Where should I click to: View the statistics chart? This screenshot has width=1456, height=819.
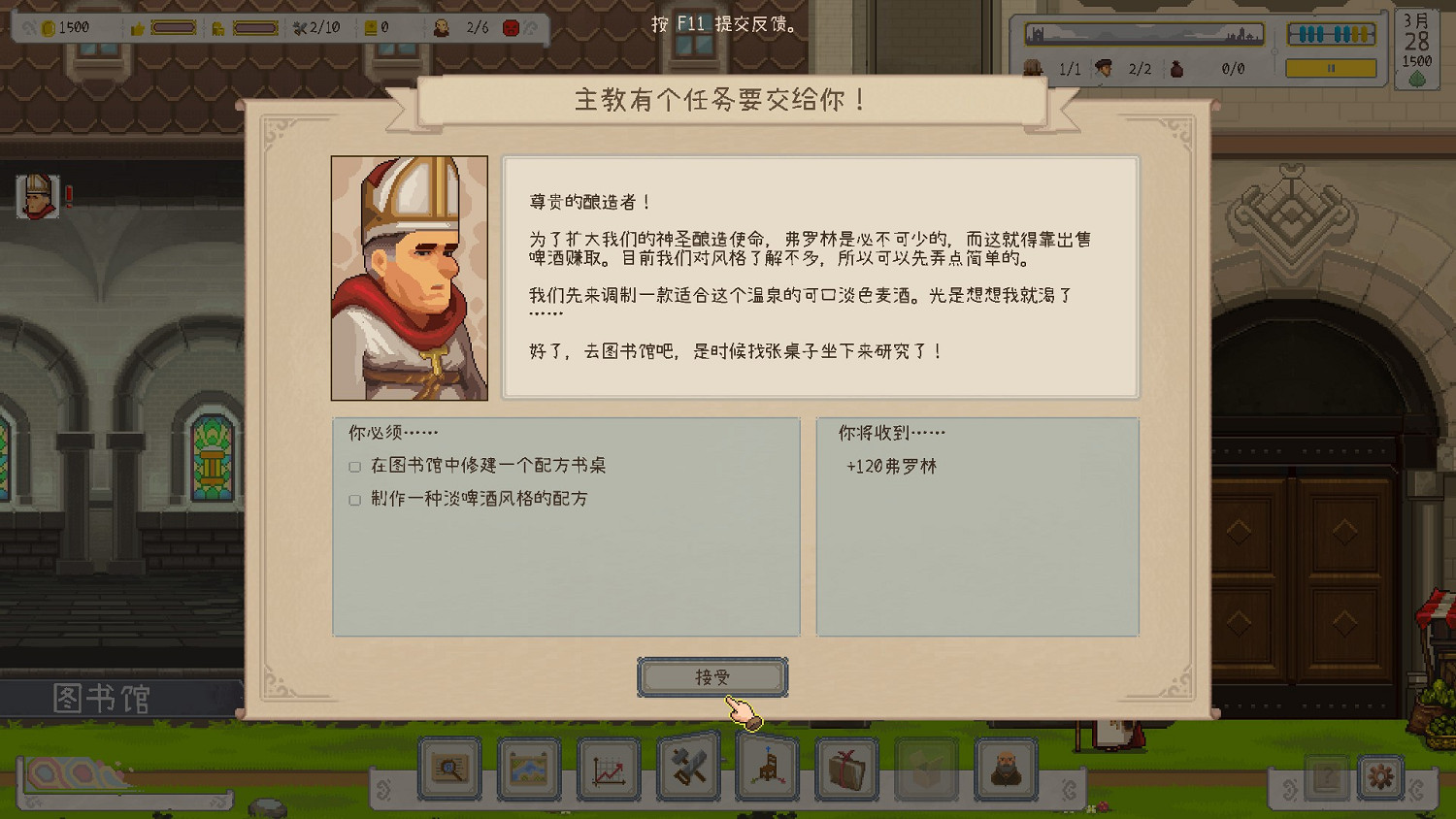(609, 770)
